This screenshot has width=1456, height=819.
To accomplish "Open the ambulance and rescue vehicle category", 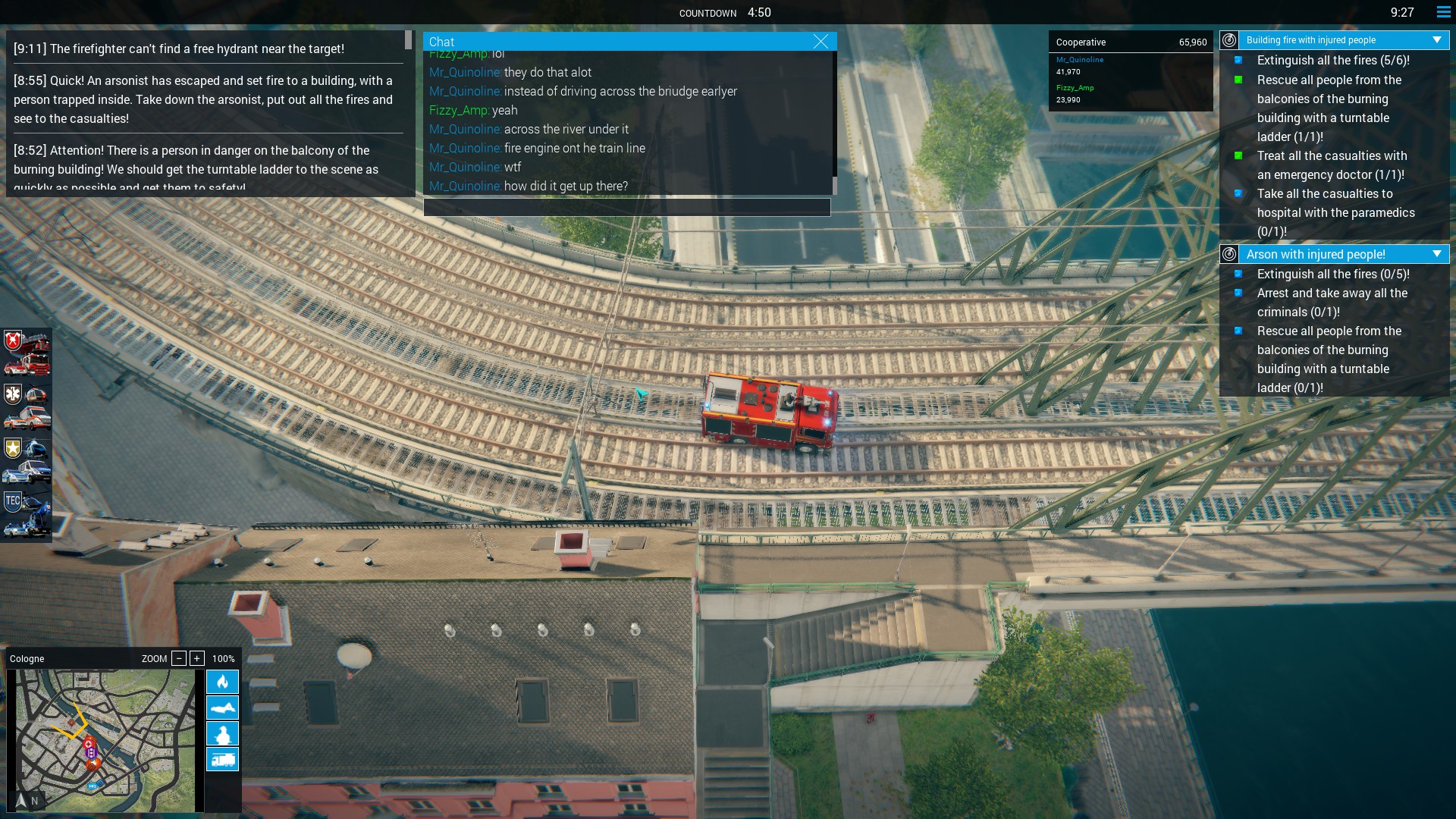I will [x=27, y=406].
